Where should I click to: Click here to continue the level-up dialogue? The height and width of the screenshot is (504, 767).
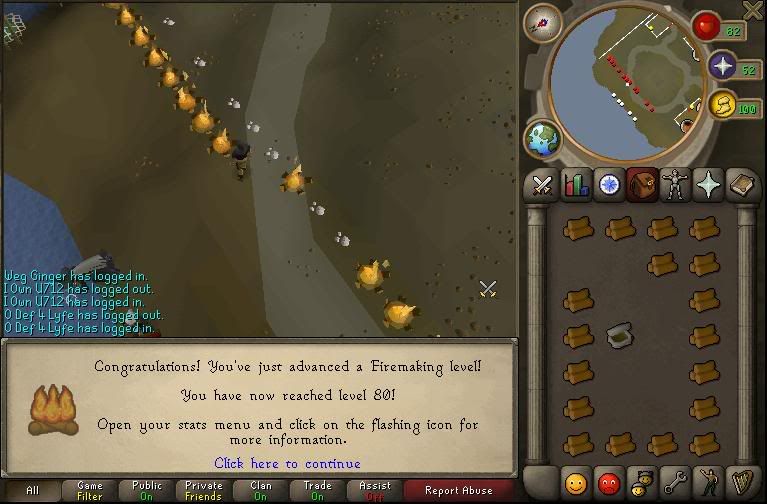tap(287, 463)
